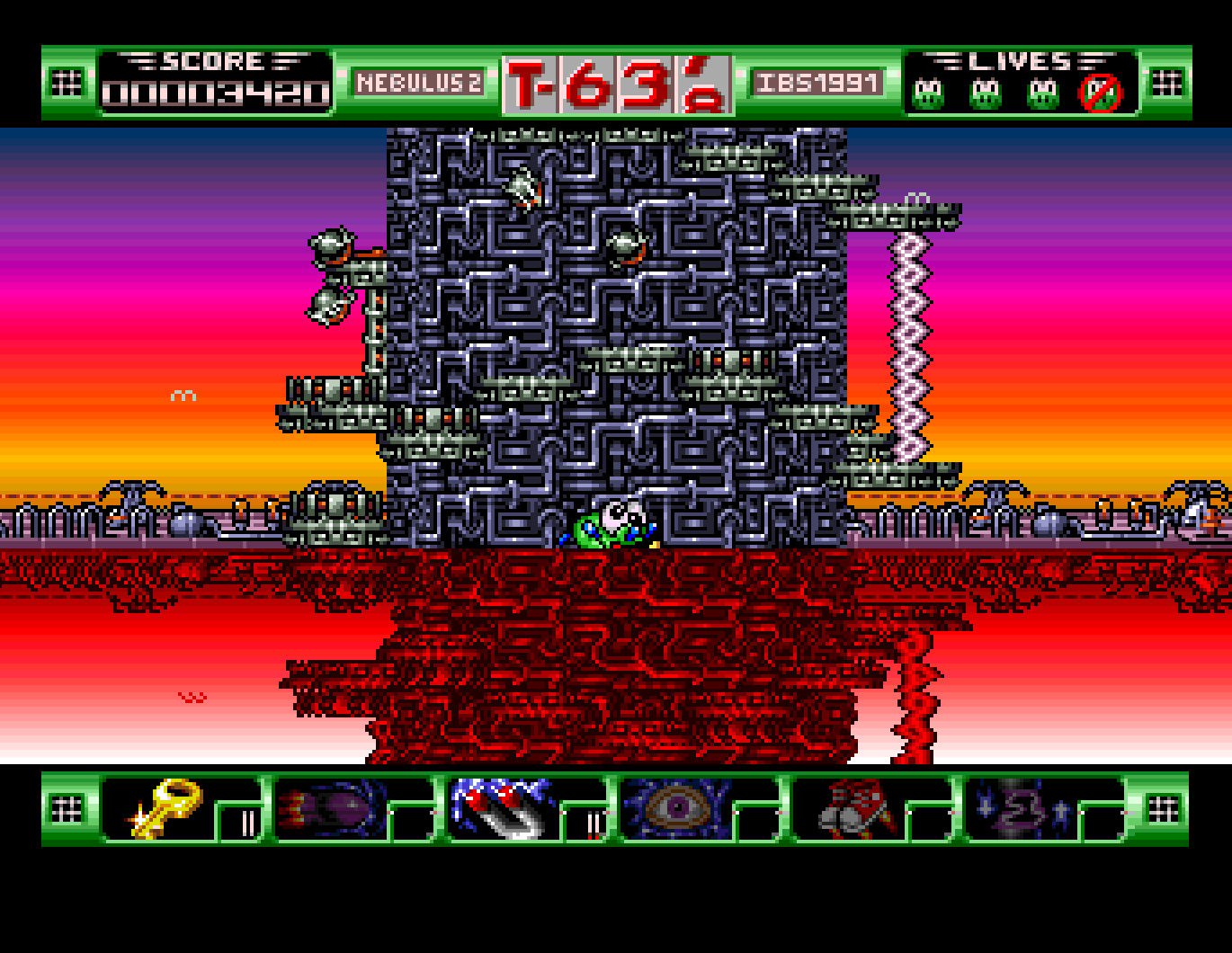Open the grid panel at inventory bar's right end
Screen dimensions: 1232x953
1165,809
